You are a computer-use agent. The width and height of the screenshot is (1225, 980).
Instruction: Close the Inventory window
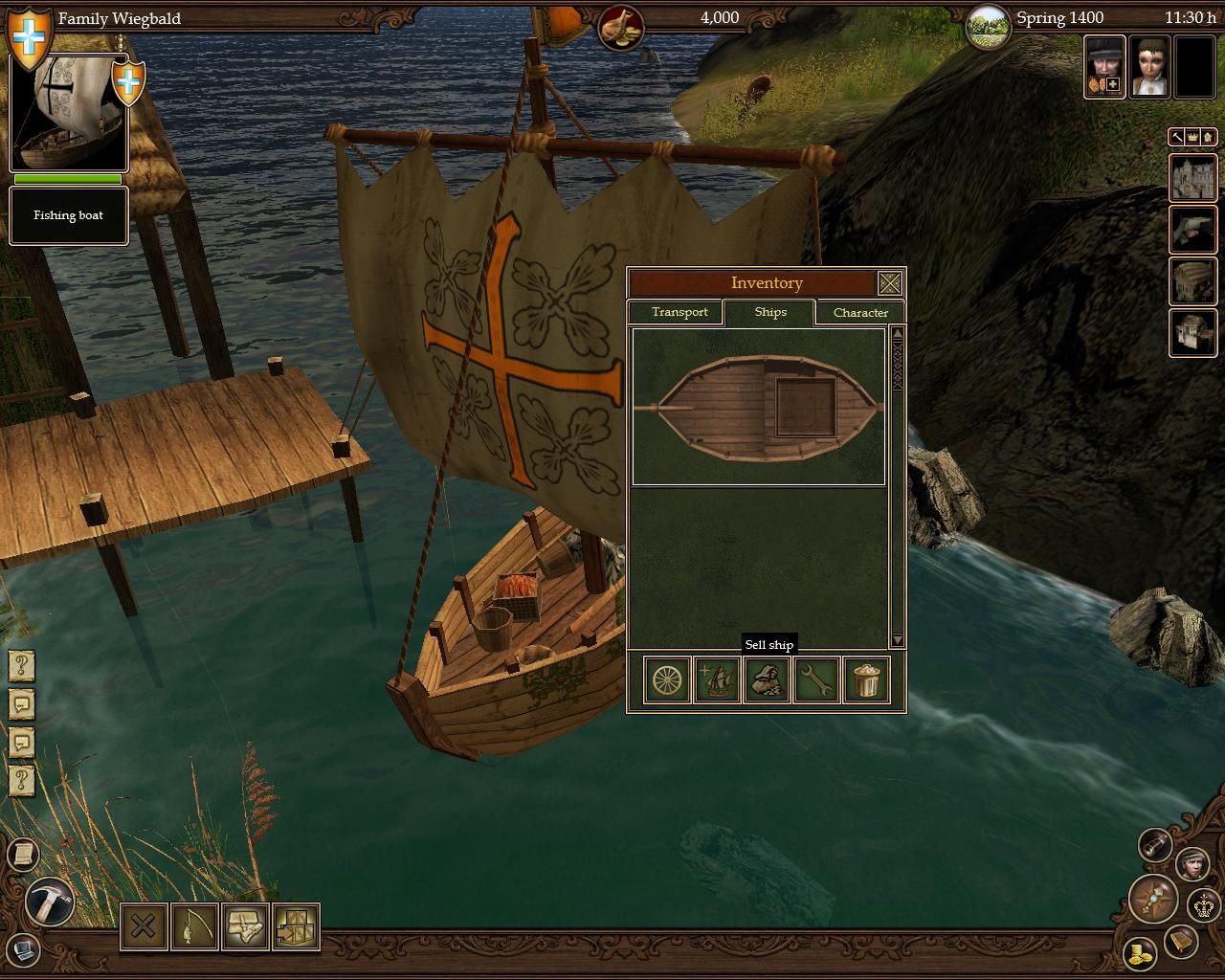click(x=889, y=283)
